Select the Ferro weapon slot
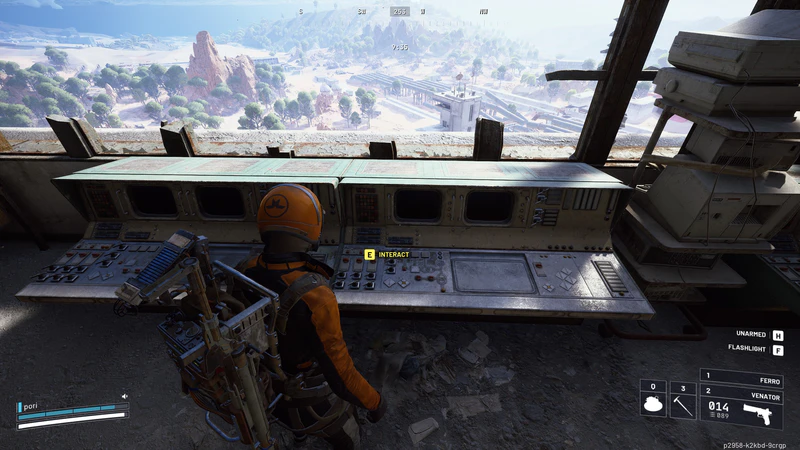This screenshot has width=800, height=450. [x=742, y=379]
